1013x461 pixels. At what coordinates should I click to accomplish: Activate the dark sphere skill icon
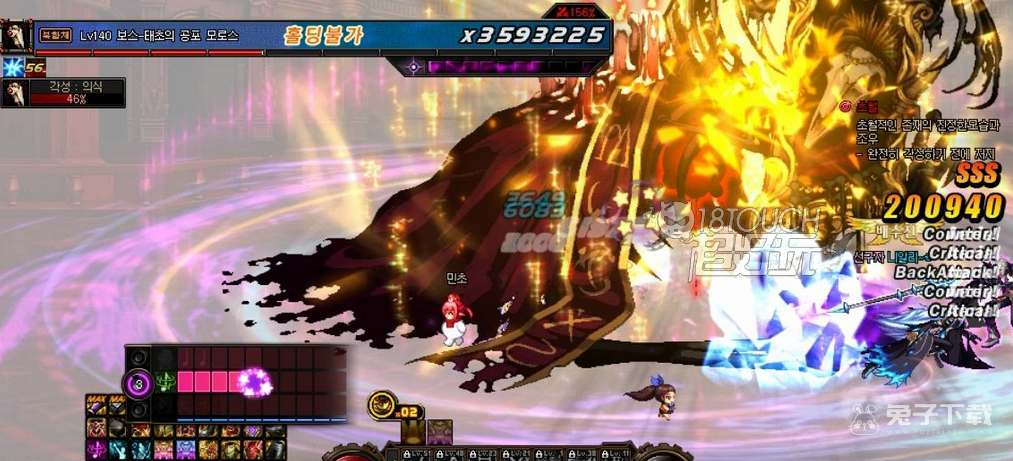click(119, 428)
